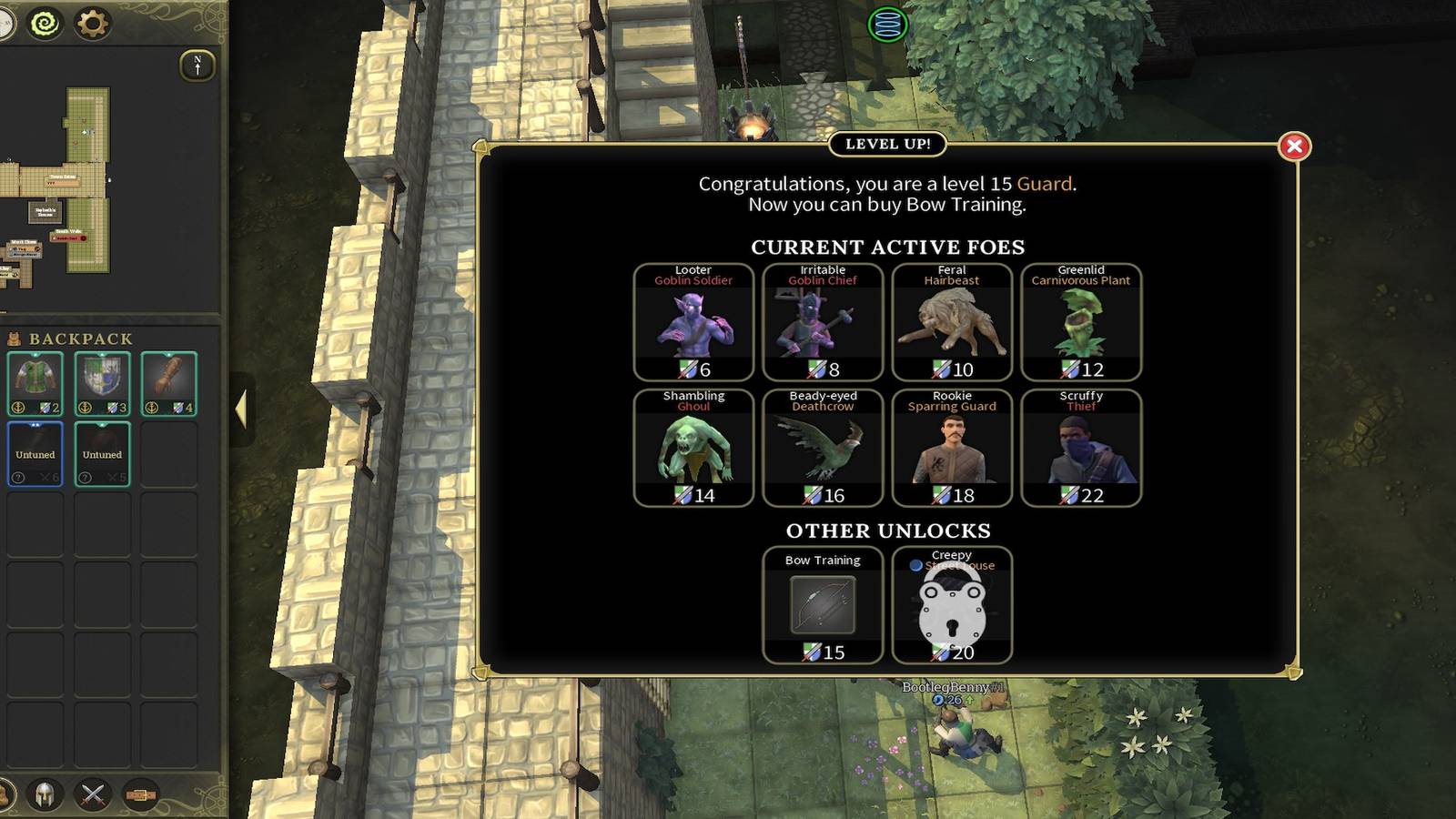Open the gear settings icon
Image resolution: width=1456 pixels, height=819 pixels.
(91, 24)
